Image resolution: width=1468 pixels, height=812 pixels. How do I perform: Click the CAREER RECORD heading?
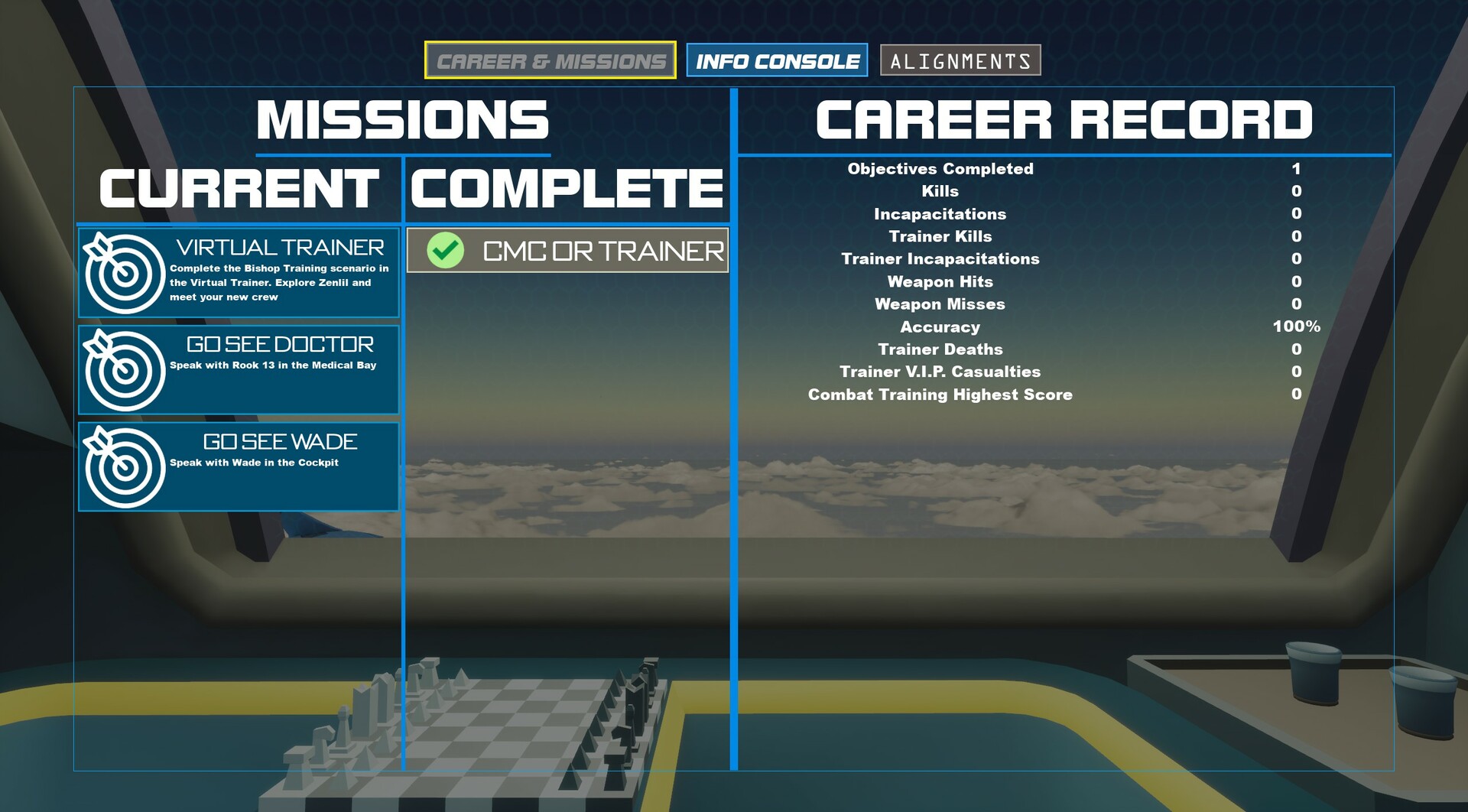1064,119
